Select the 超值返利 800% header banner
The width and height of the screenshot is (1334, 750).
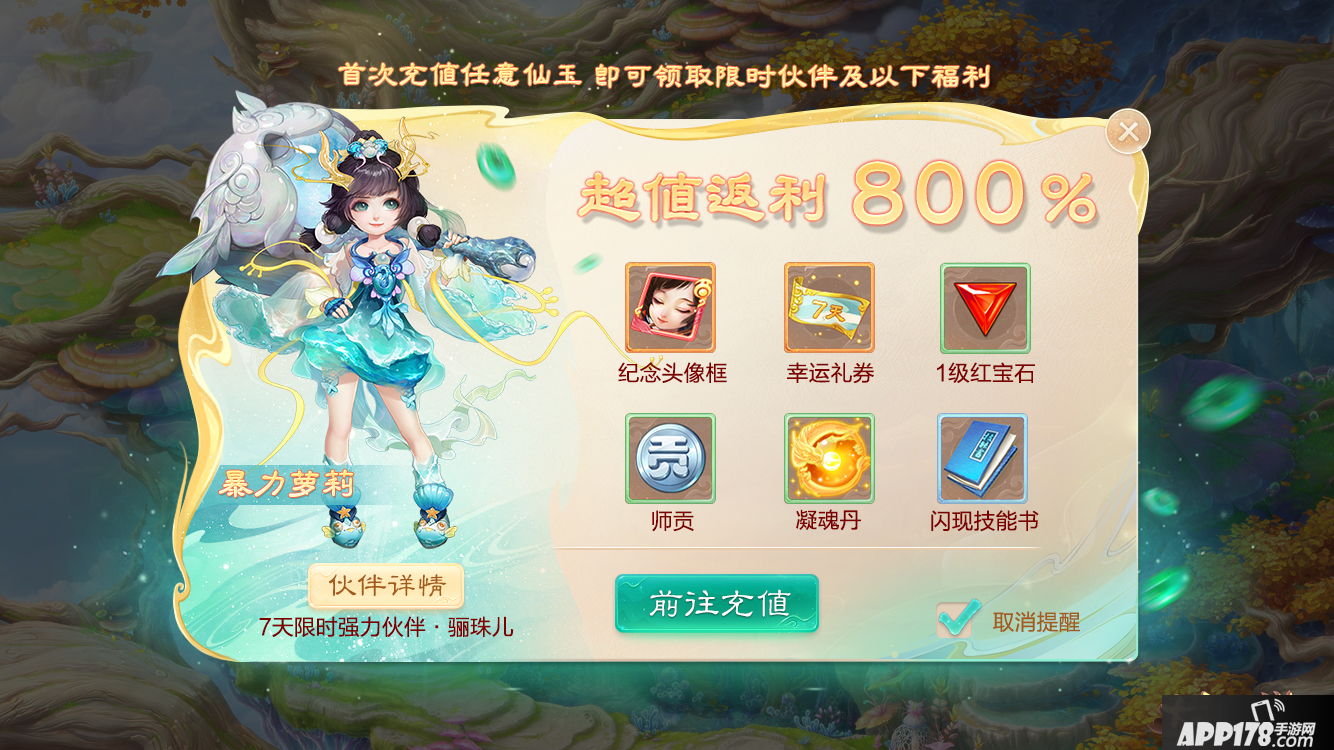pos(830,198)
